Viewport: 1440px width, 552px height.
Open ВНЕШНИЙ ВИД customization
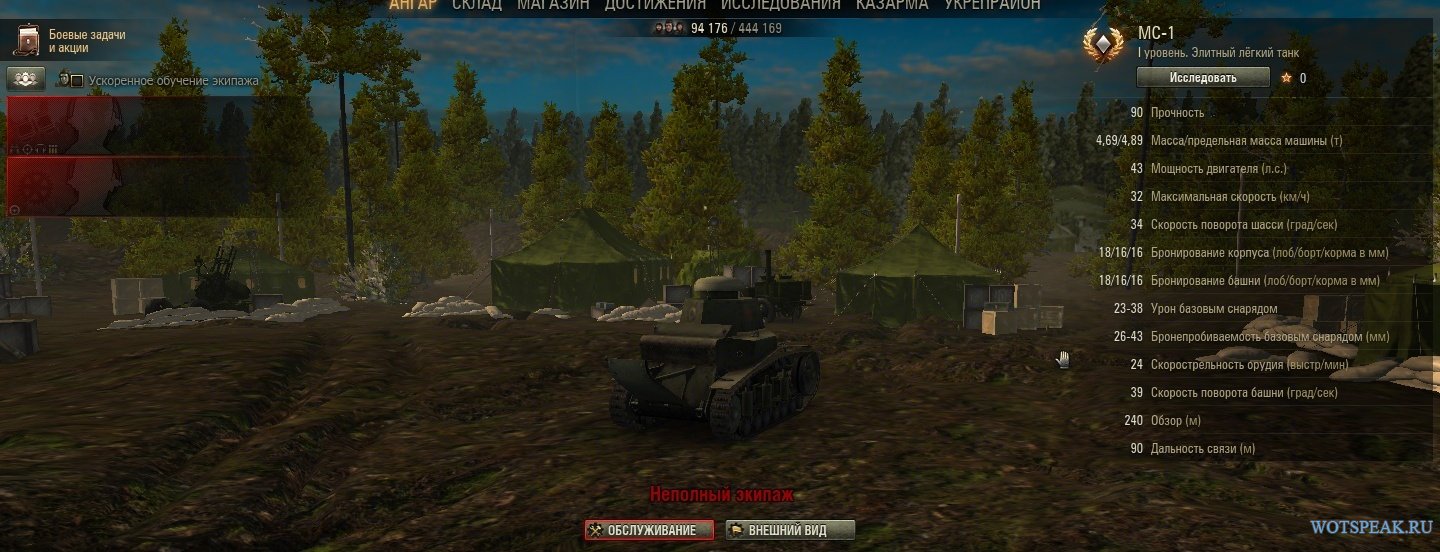click(790, 530)
